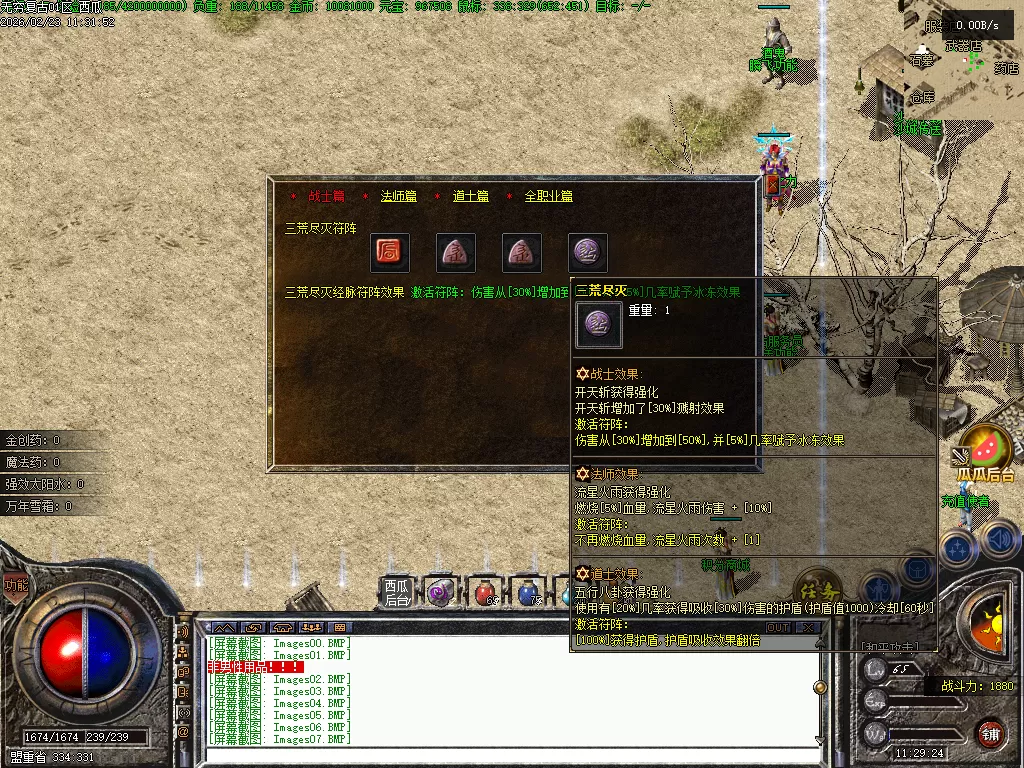The width and height of the screenshot is (1024, 768).
Task: Open the 功能 function menu
Action: (15, 585)
